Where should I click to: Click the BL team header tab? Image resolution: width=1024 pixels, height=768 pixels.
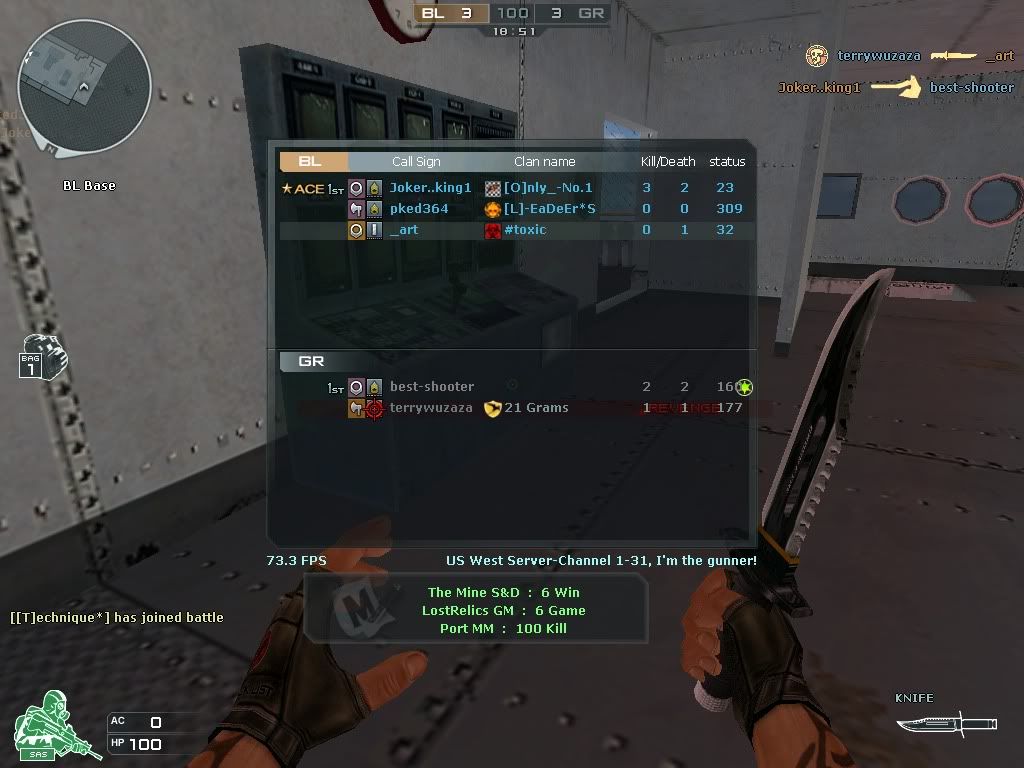pyautogui.click(x=312, y=161)
